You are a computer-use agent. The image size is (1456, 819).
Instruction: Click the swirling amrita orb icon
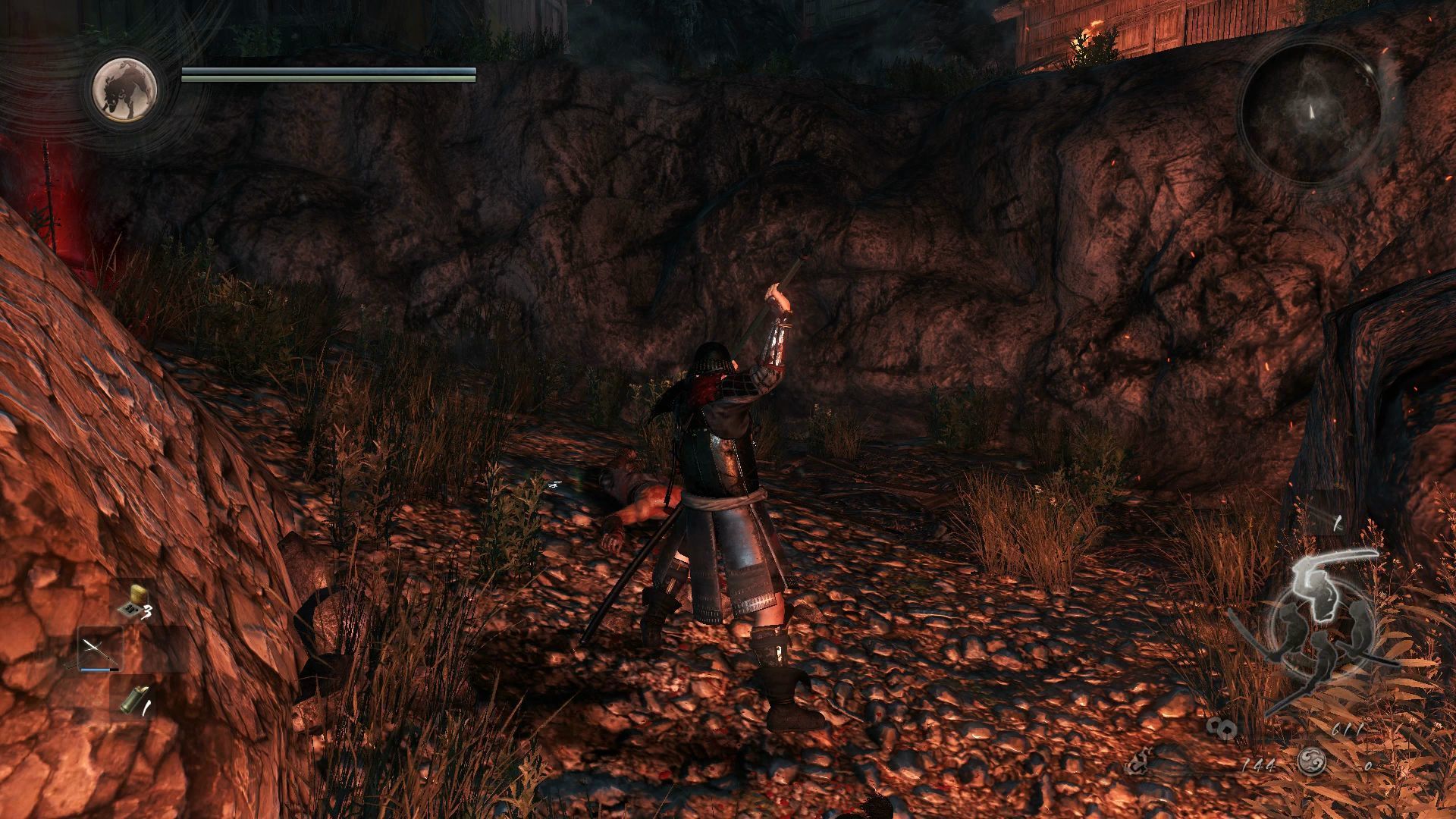pyautogui.click(x=1311, y=762)
